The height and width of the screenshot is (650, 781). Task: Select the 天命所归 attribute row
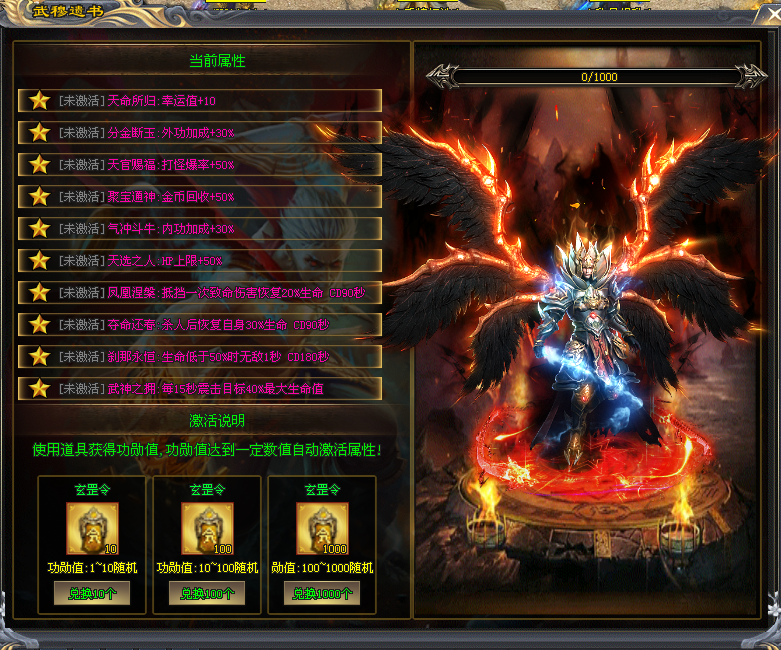pyautogui.click(x=200, y=100)
